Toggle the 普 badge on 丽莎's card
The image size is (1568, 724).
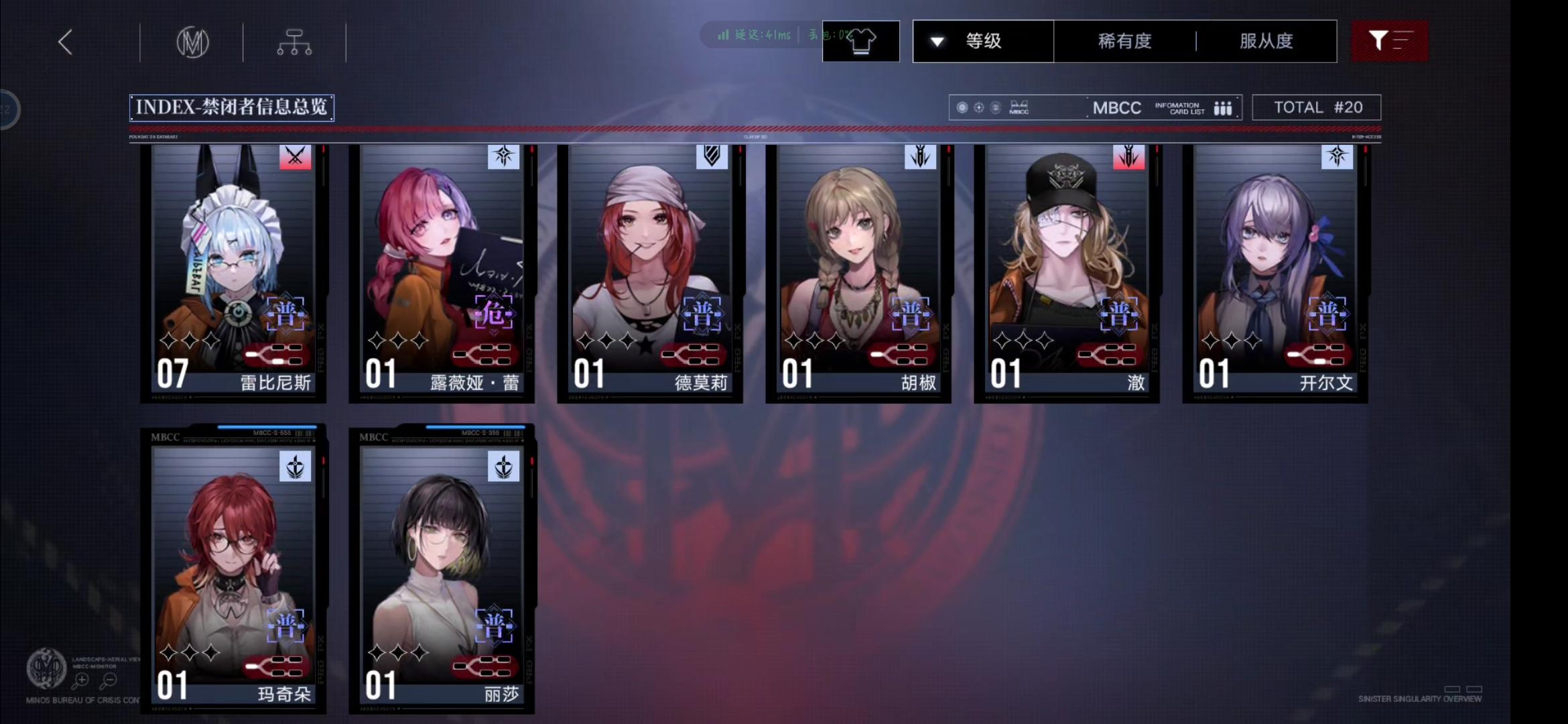494,625
